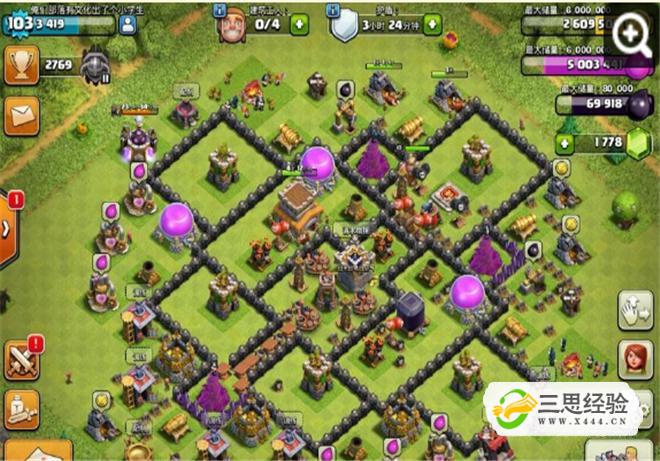Open the player profile icon
This screenshot has width=660, height=461.
pyautogui.click(x=127, y=25)
